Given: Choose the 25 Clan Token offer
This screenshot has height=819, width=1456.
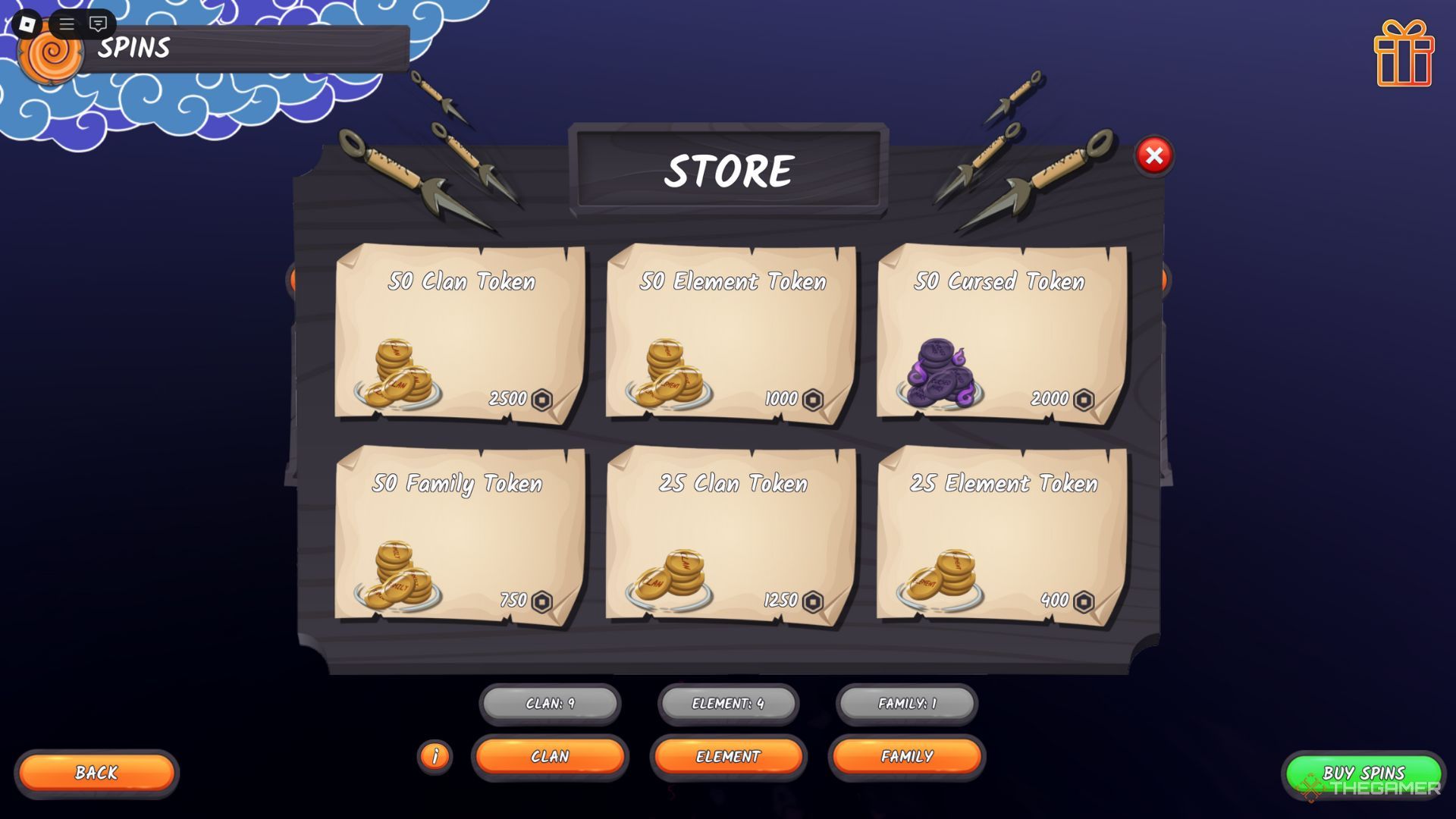Looking at the screenshot, I should pyautogui.click(x=731, y=535).
